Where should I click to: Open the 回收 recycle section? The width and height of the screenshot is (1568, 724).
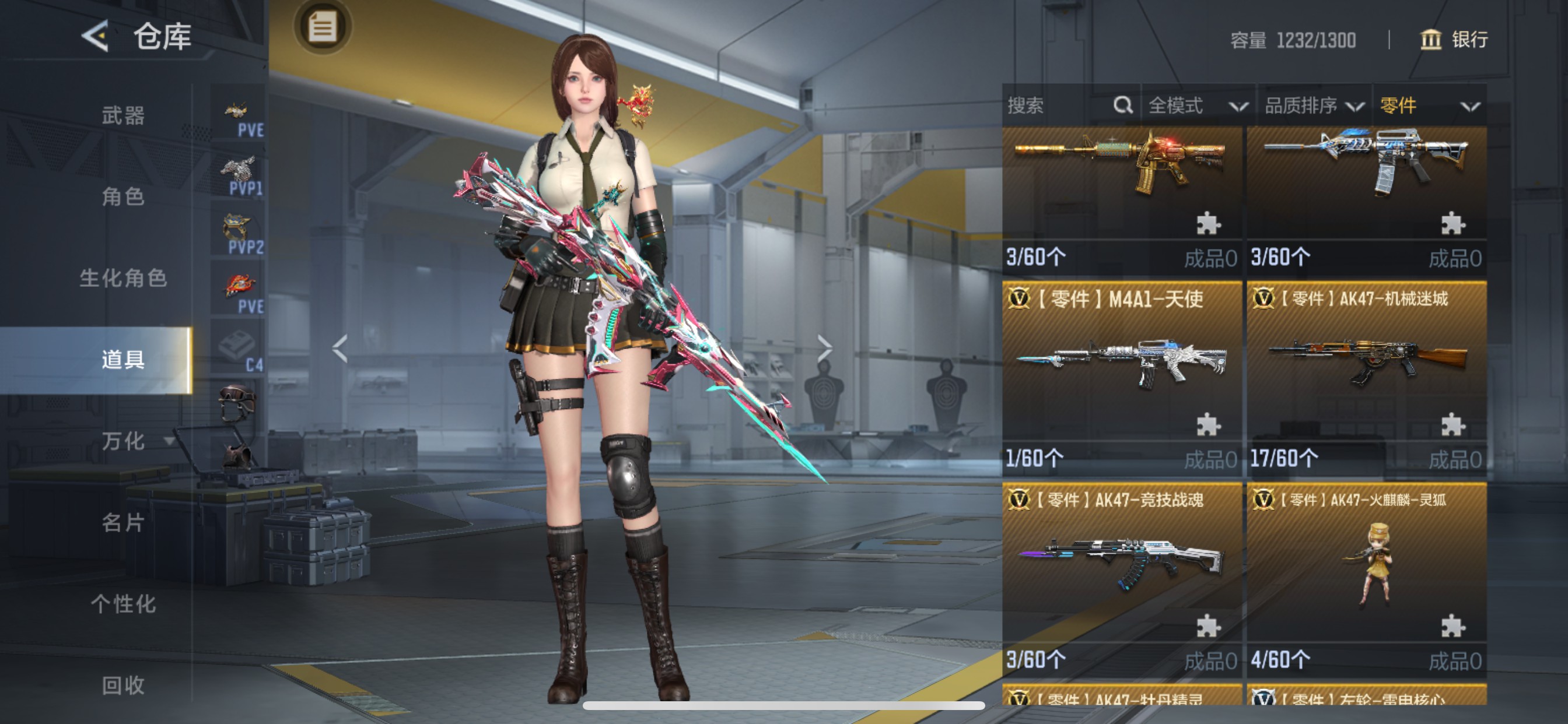coord(123,685)
